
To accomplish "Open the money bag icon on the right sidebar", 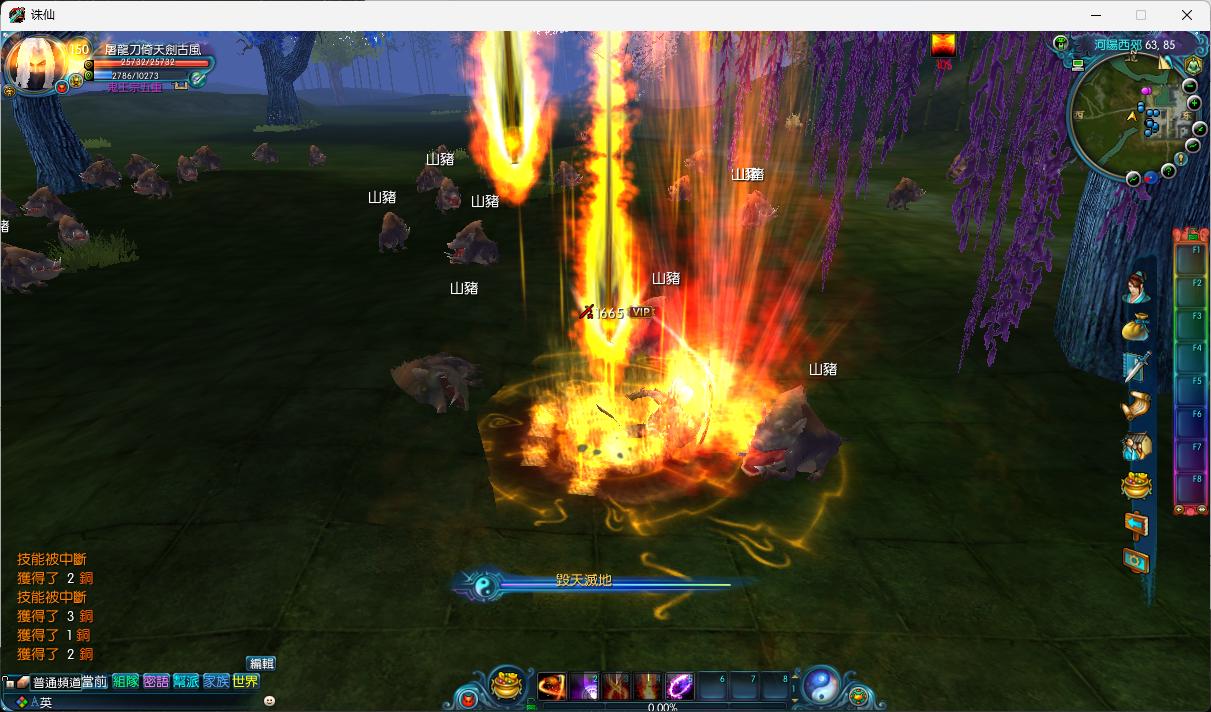I will click(x=1136, y=327).
